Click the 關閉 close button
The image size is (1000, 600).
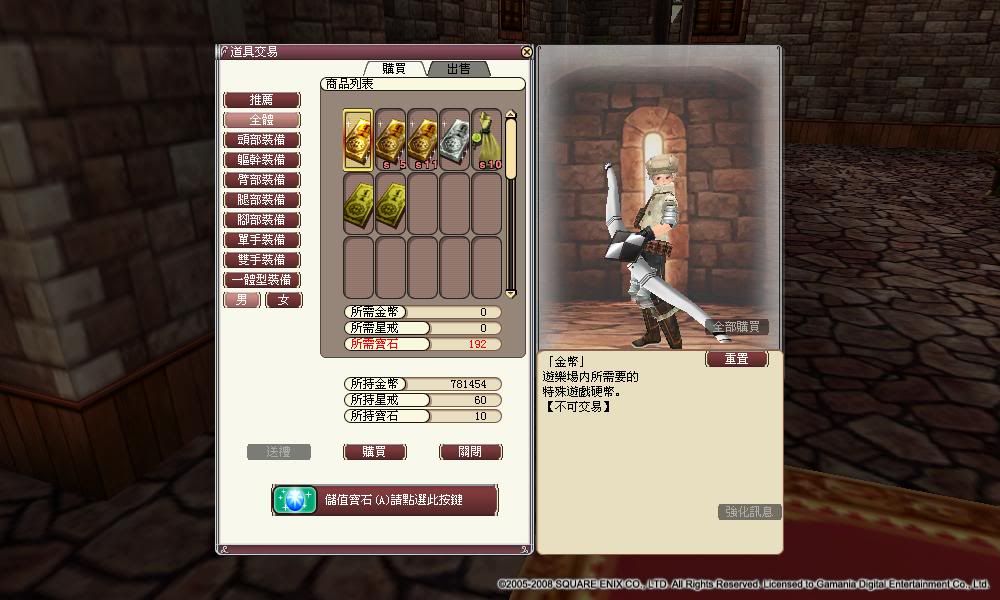[x=470, y=452]
